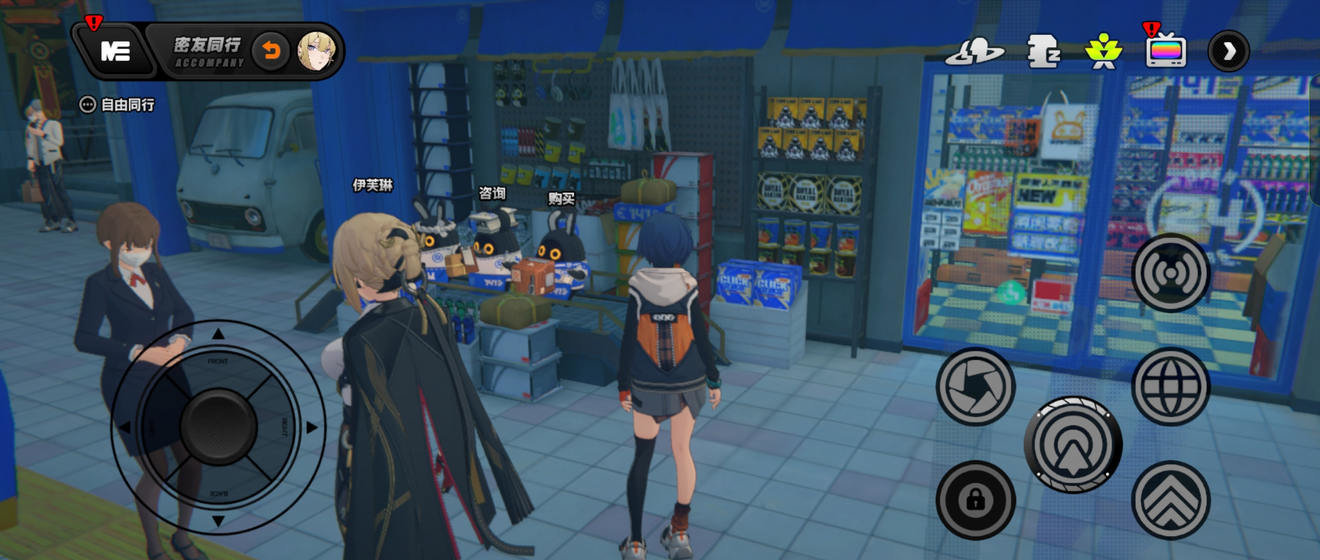The image size is (1320, 560).
Task: Tap the globe round button
Action: pos(1171,386)
